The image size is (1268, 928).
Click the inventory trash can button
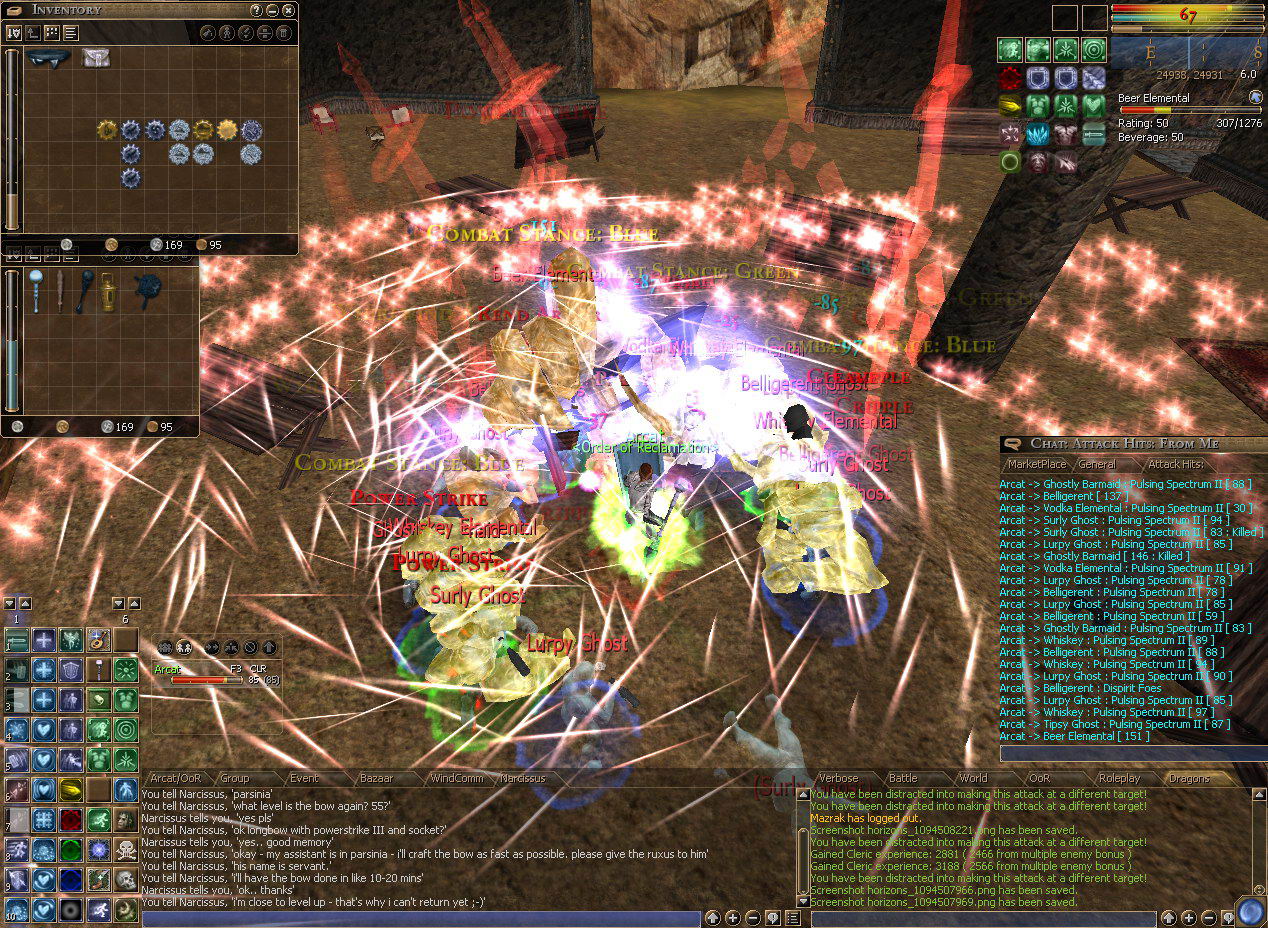pos(284,33)
